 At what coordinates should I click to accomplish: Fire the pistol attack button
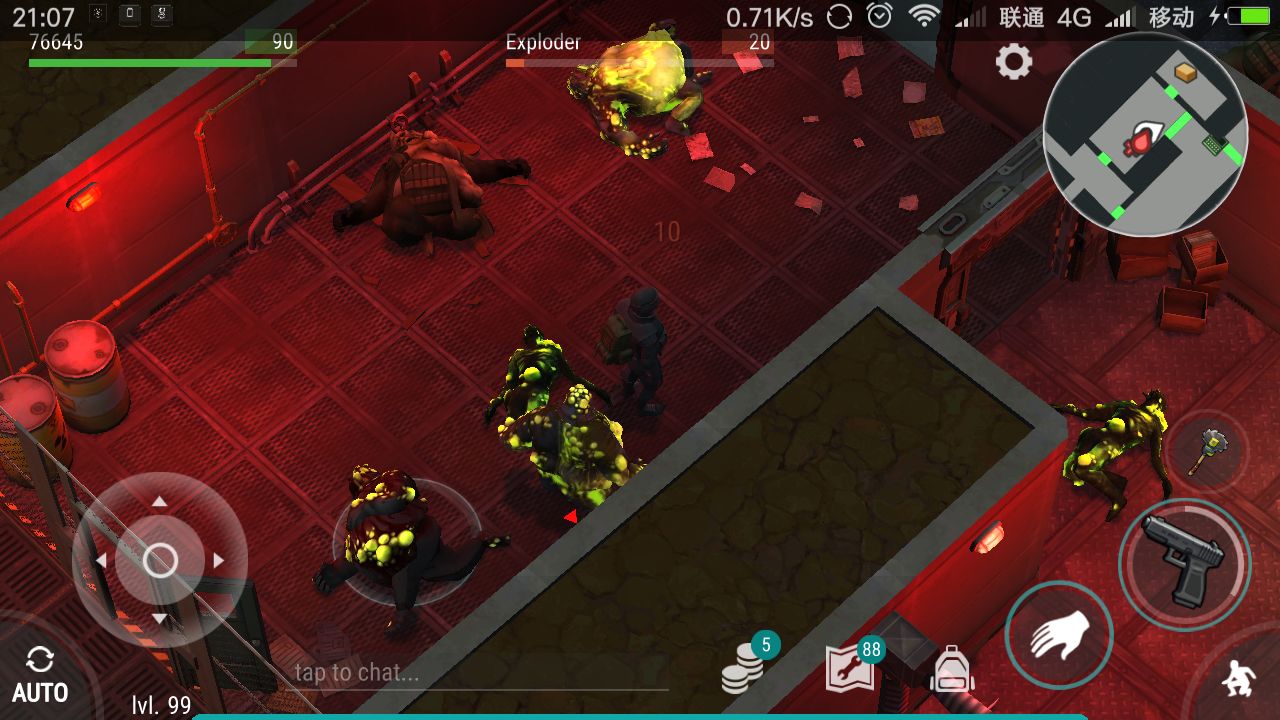click(1185, 562)
